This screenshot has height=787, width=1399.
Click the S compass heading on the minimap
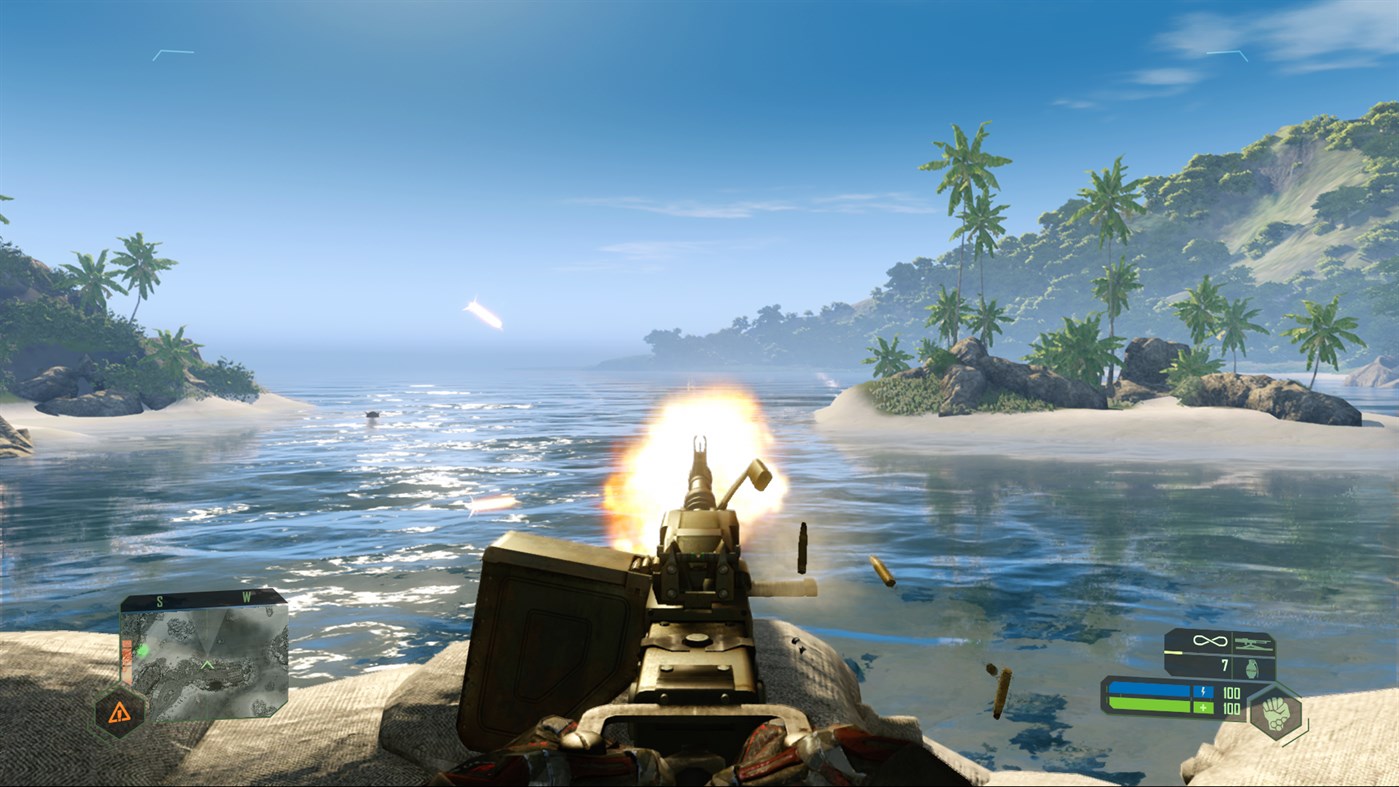point(159,600)
